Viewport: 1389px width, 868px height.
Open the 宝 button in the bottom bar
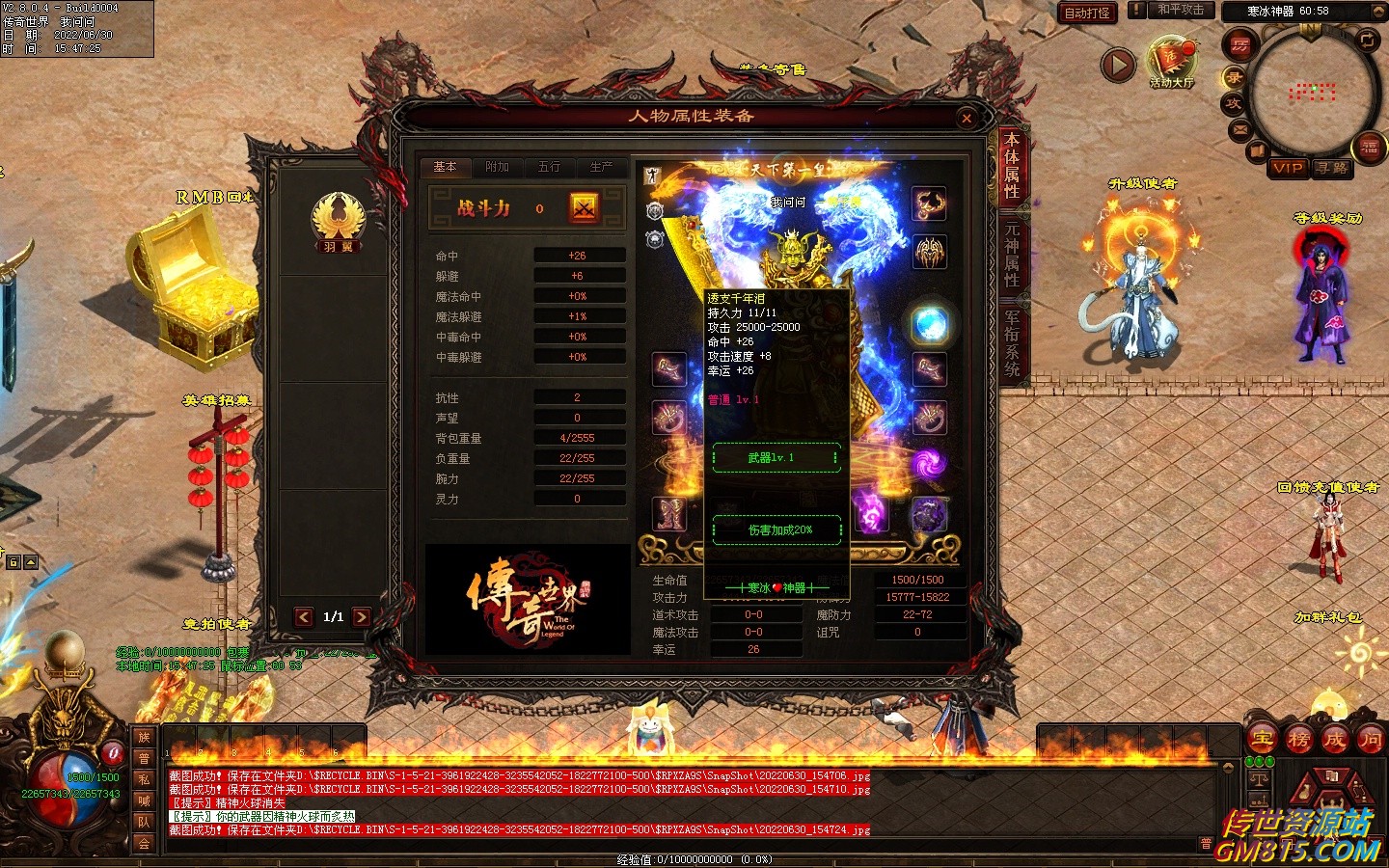point(1262,740)
